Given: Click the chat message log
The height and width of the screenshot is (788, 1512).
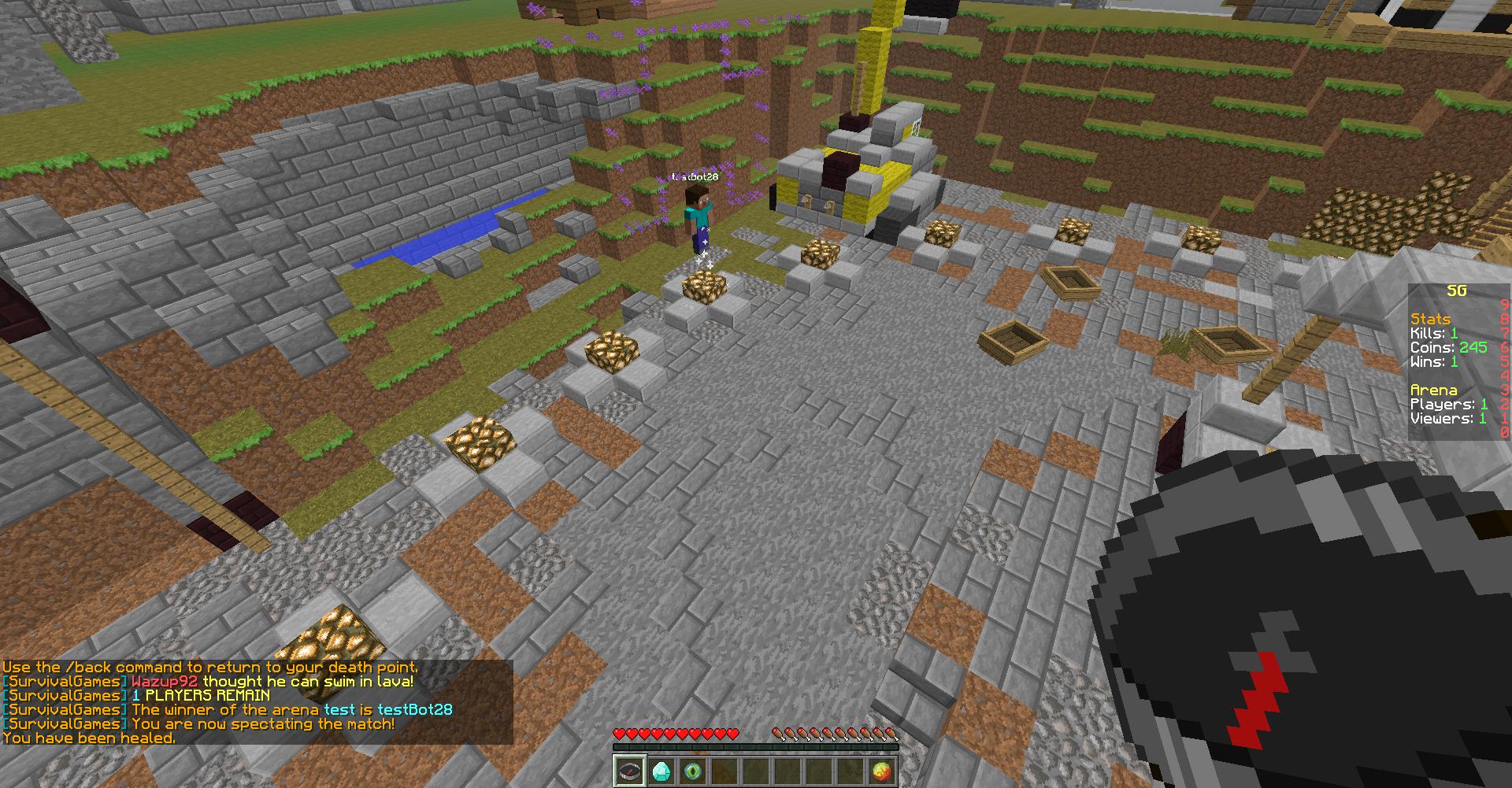Looking at the screenshot, I should coord(257,702).
